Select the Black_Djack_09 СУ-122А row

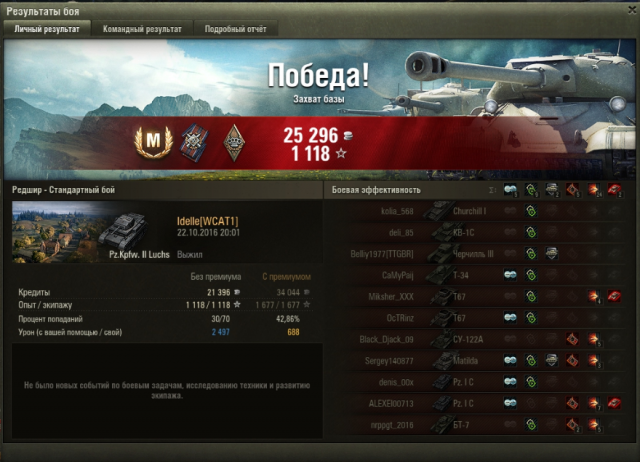480,339
